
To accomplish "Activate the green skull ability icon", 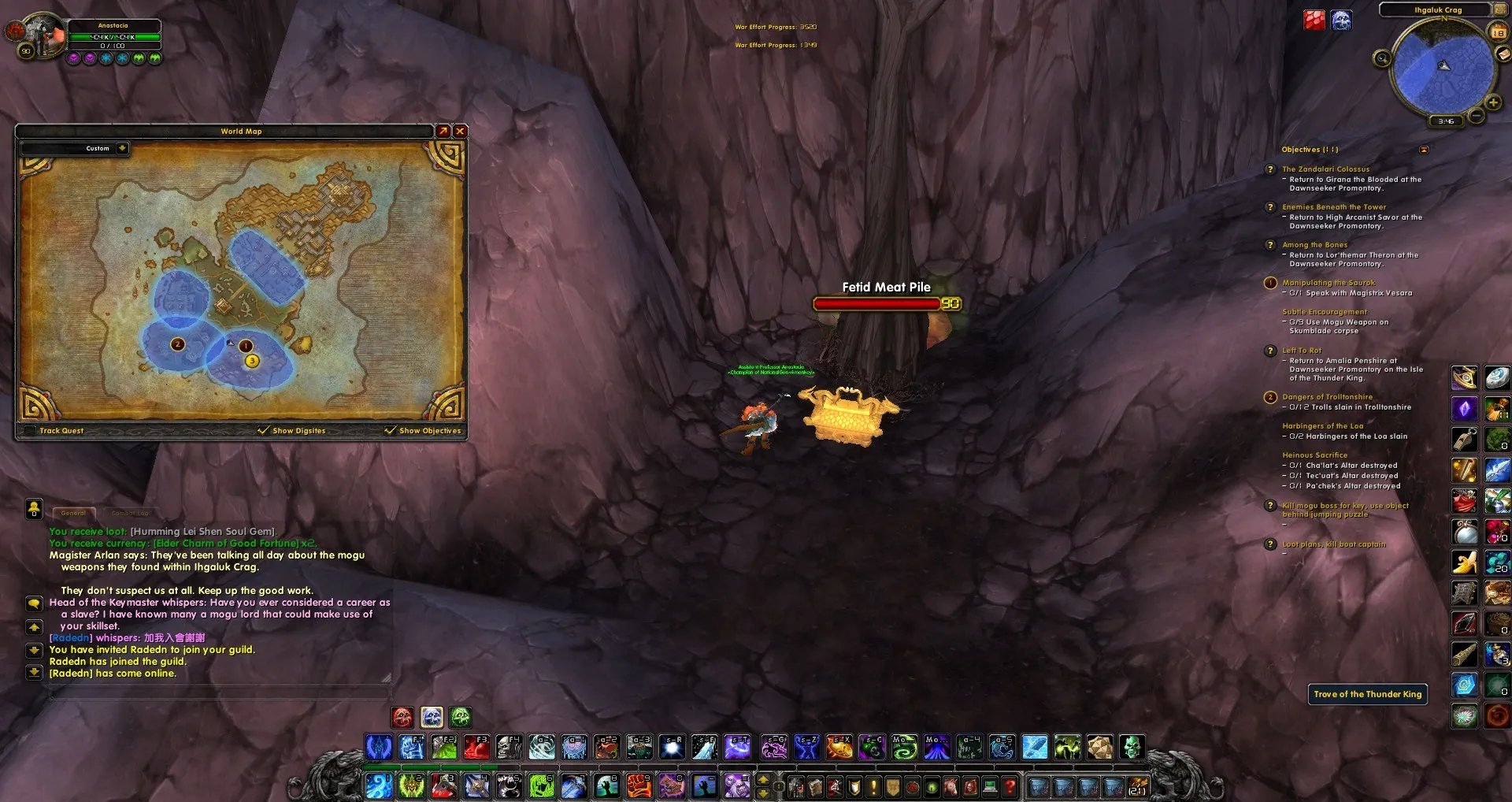I will point(1132,747).
